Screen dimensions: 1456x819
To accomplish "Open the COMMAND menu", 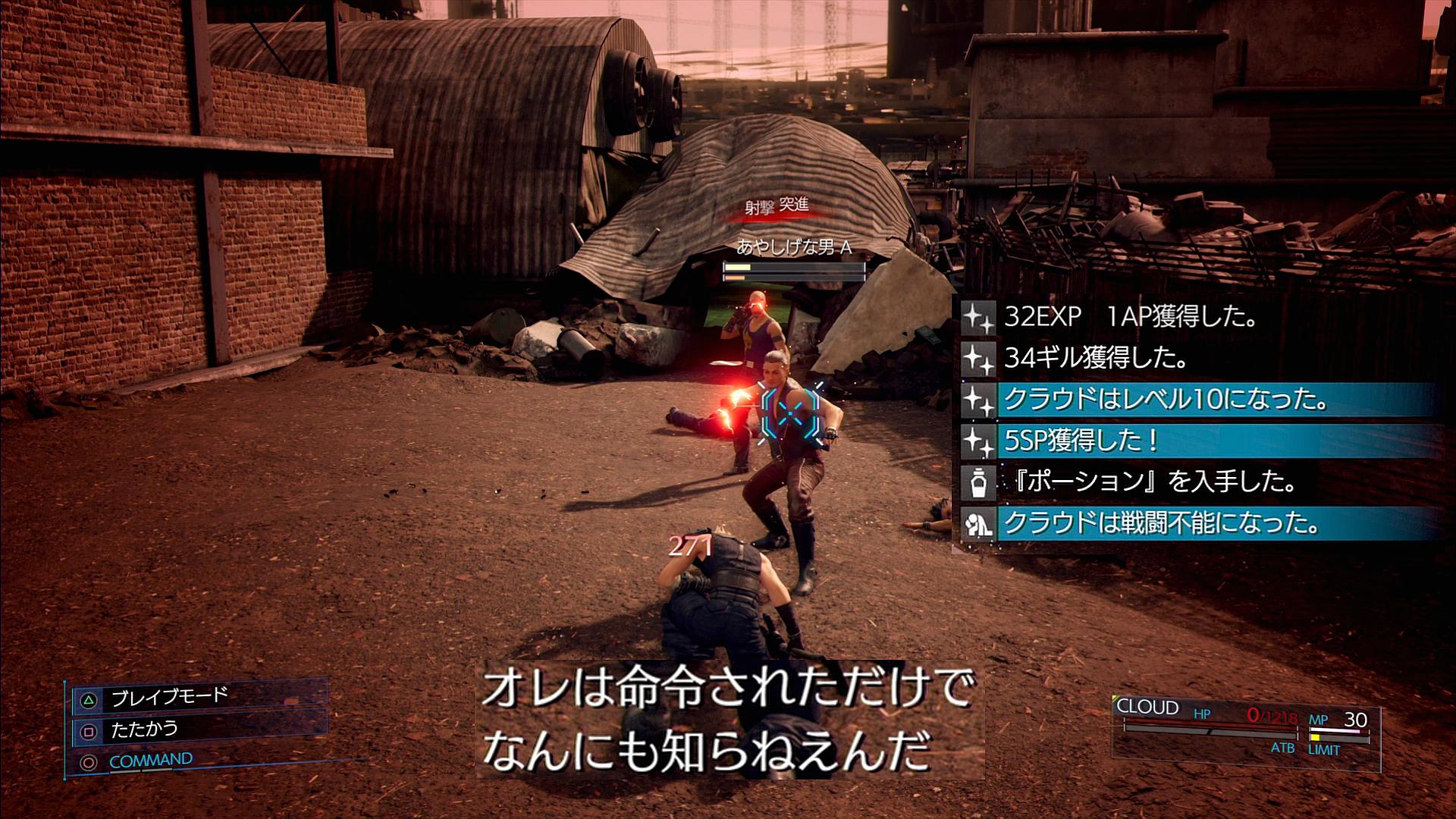I will [150, 761].
